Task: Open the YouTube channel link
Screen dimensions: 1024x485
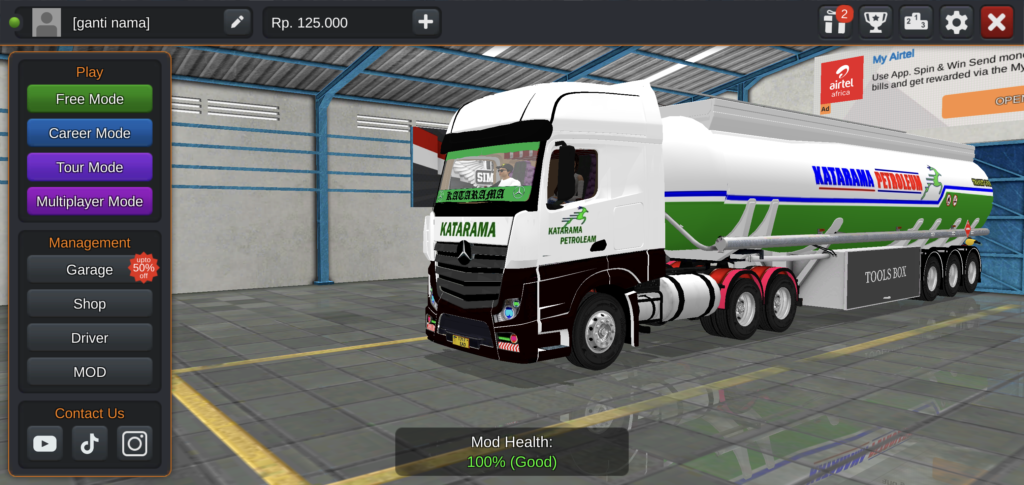Action: [x=45, y=443]
